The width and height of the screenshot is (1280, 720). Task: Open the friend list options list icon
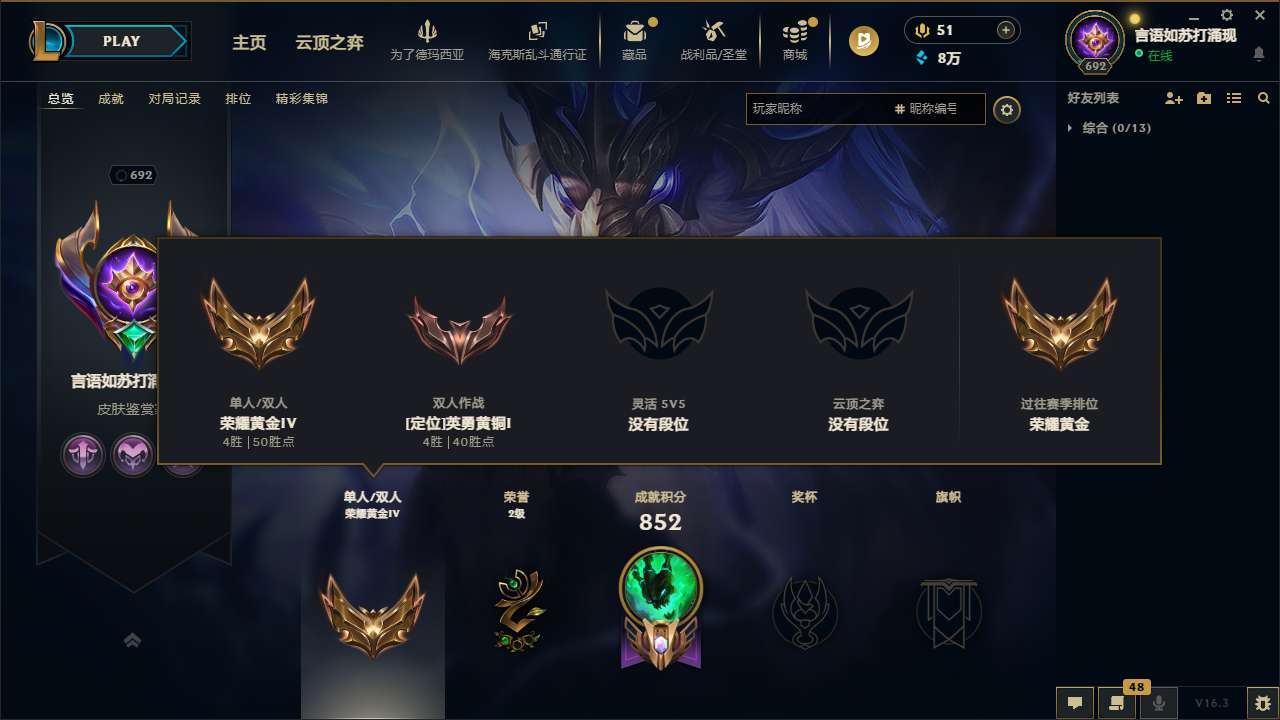[x=1234, y=98]
